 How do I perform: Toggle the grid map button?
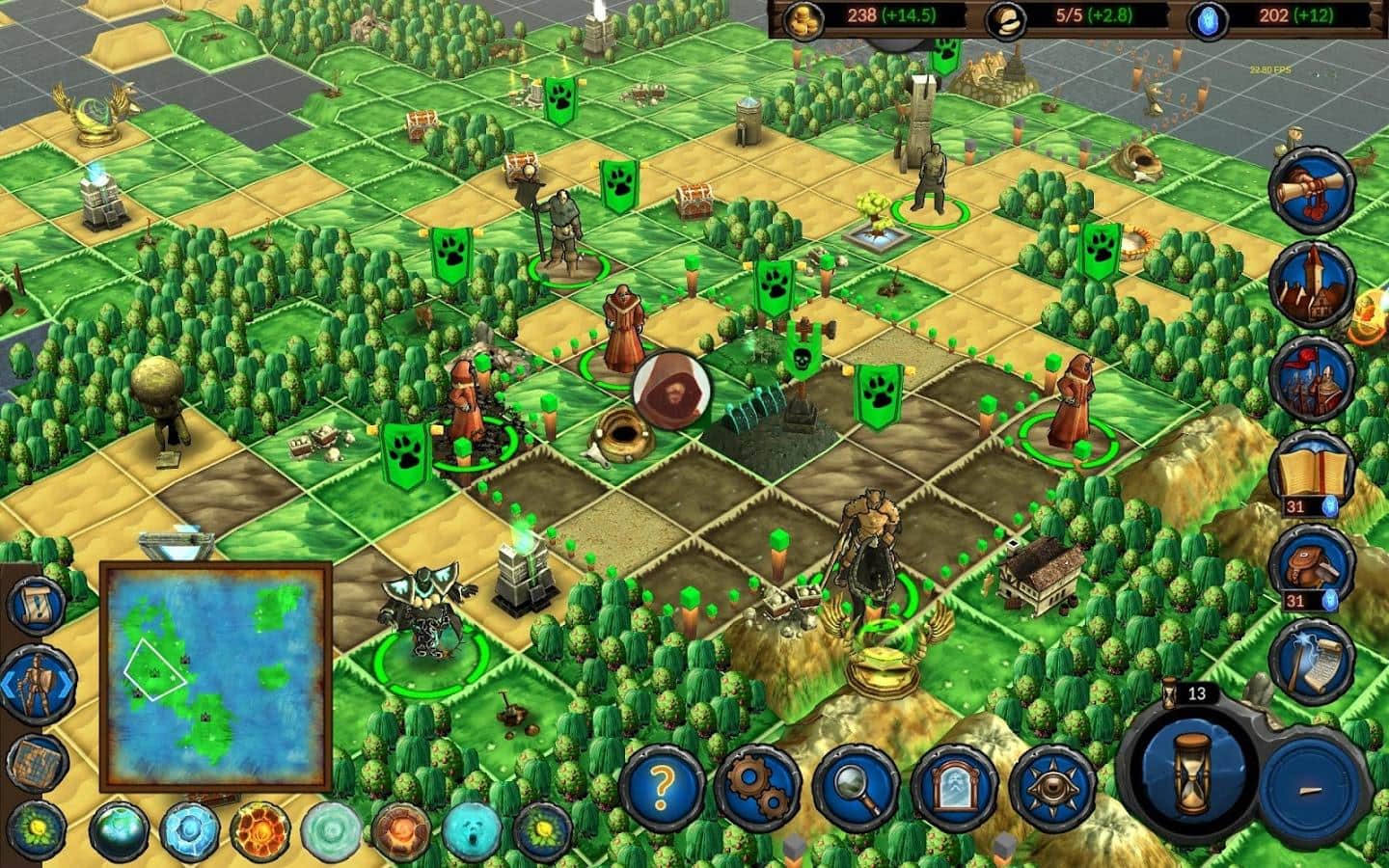click(x=36, y=763)
